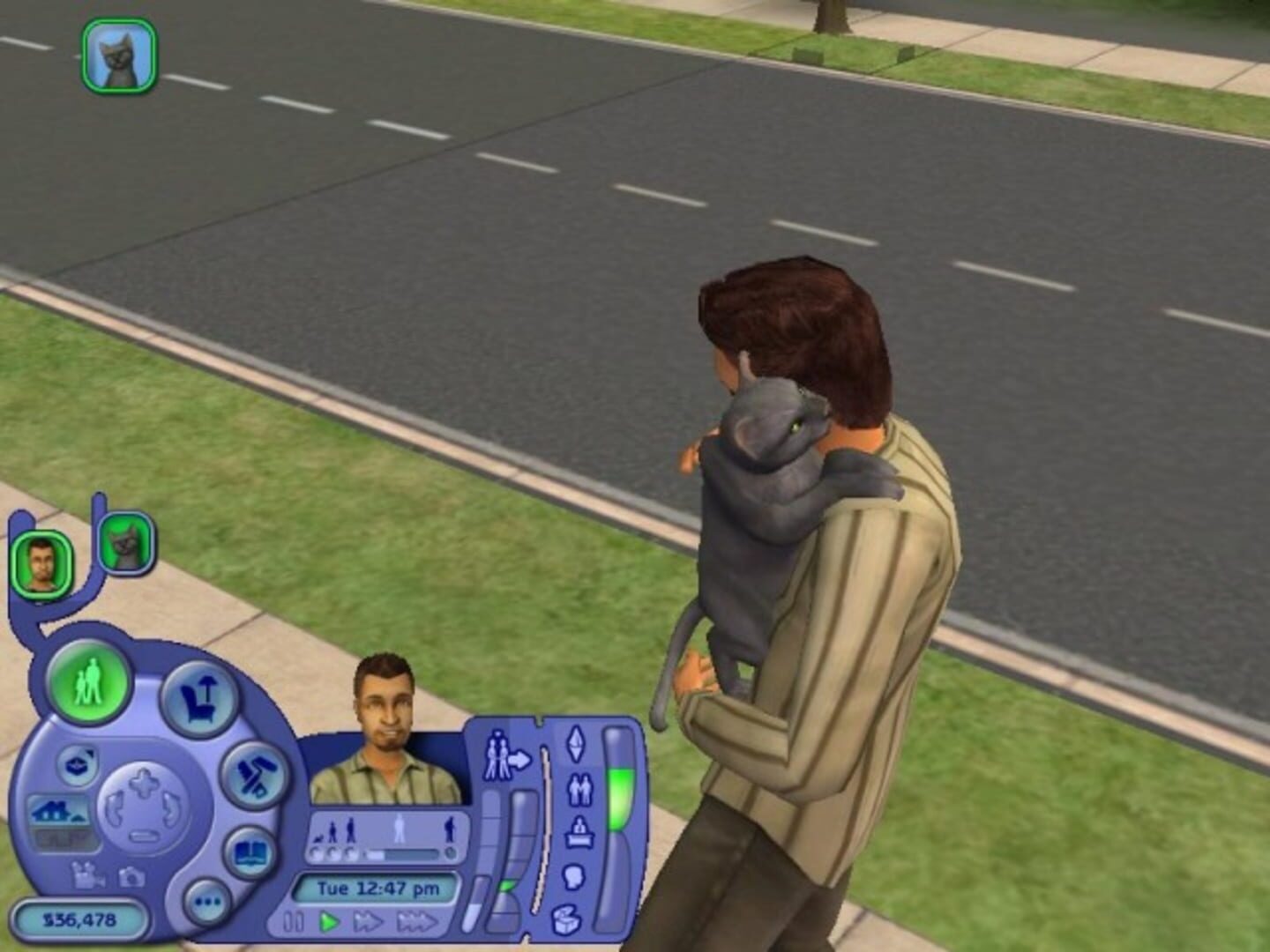Select the cat portrait to make it active

pos(124,546)
